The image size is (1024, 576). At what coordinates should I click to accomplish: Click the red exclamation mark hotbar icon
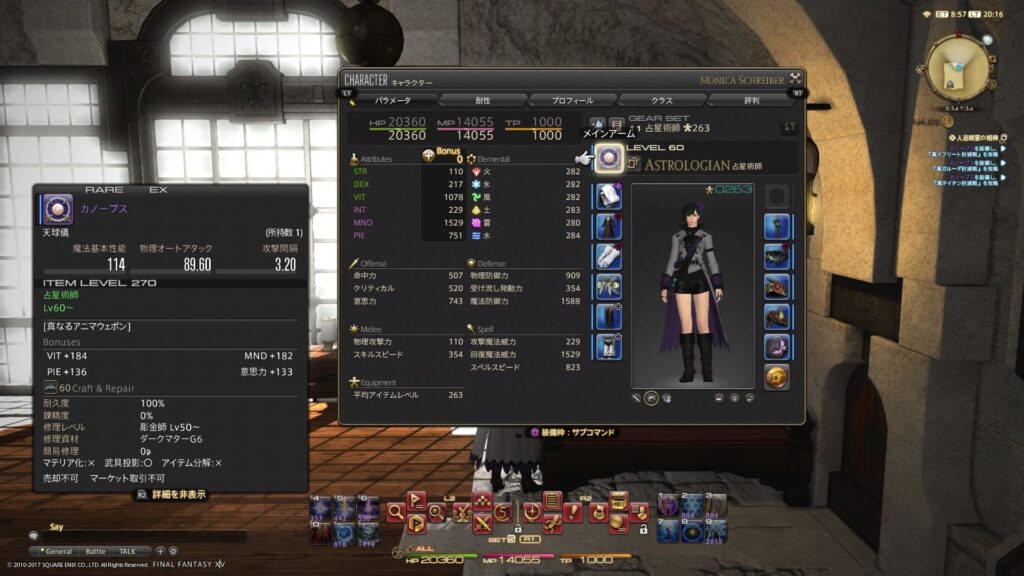(x=572, y=514)
